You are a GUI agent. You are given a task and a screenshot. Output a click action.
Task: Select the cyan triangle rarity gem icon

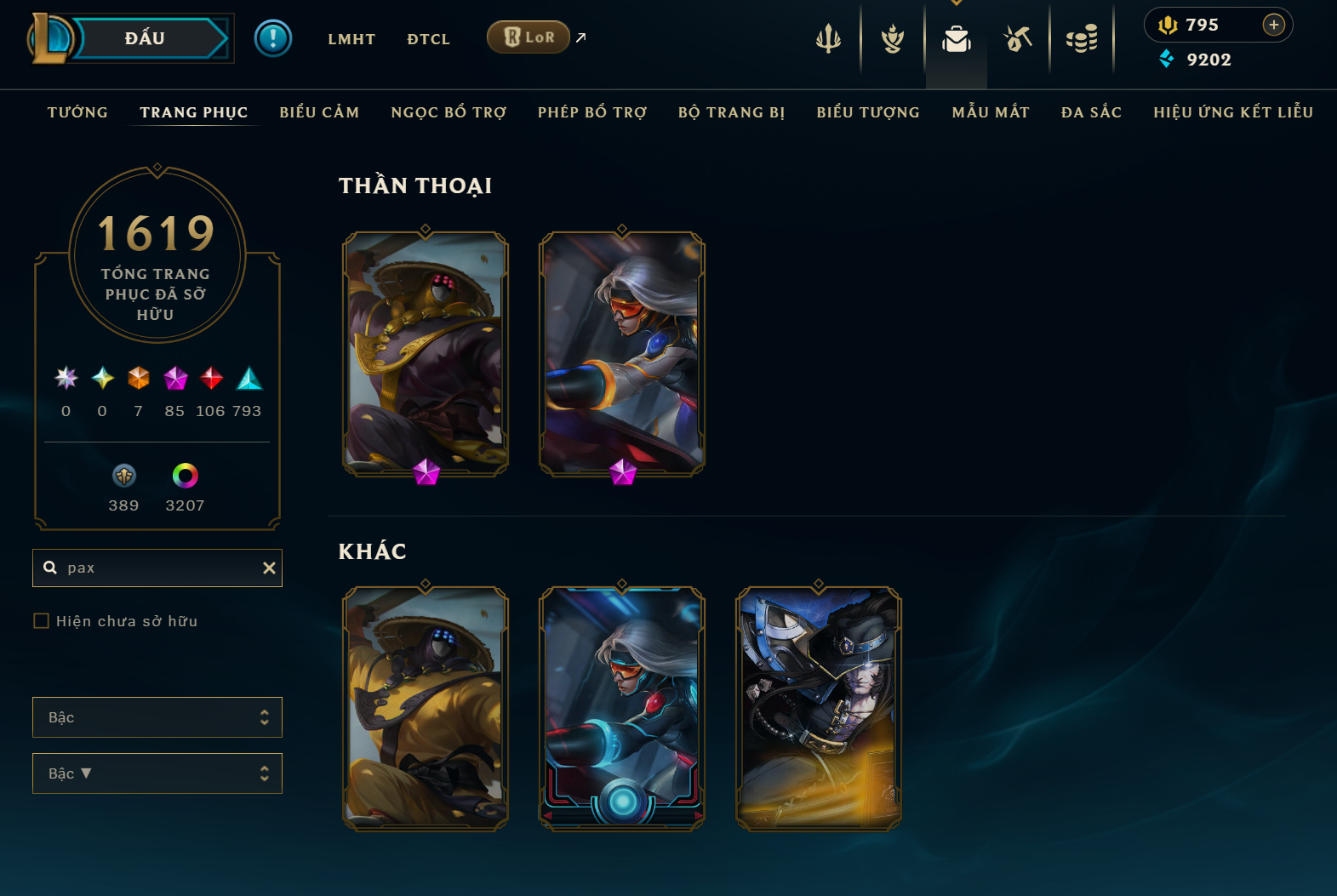[x=249, y=379]
